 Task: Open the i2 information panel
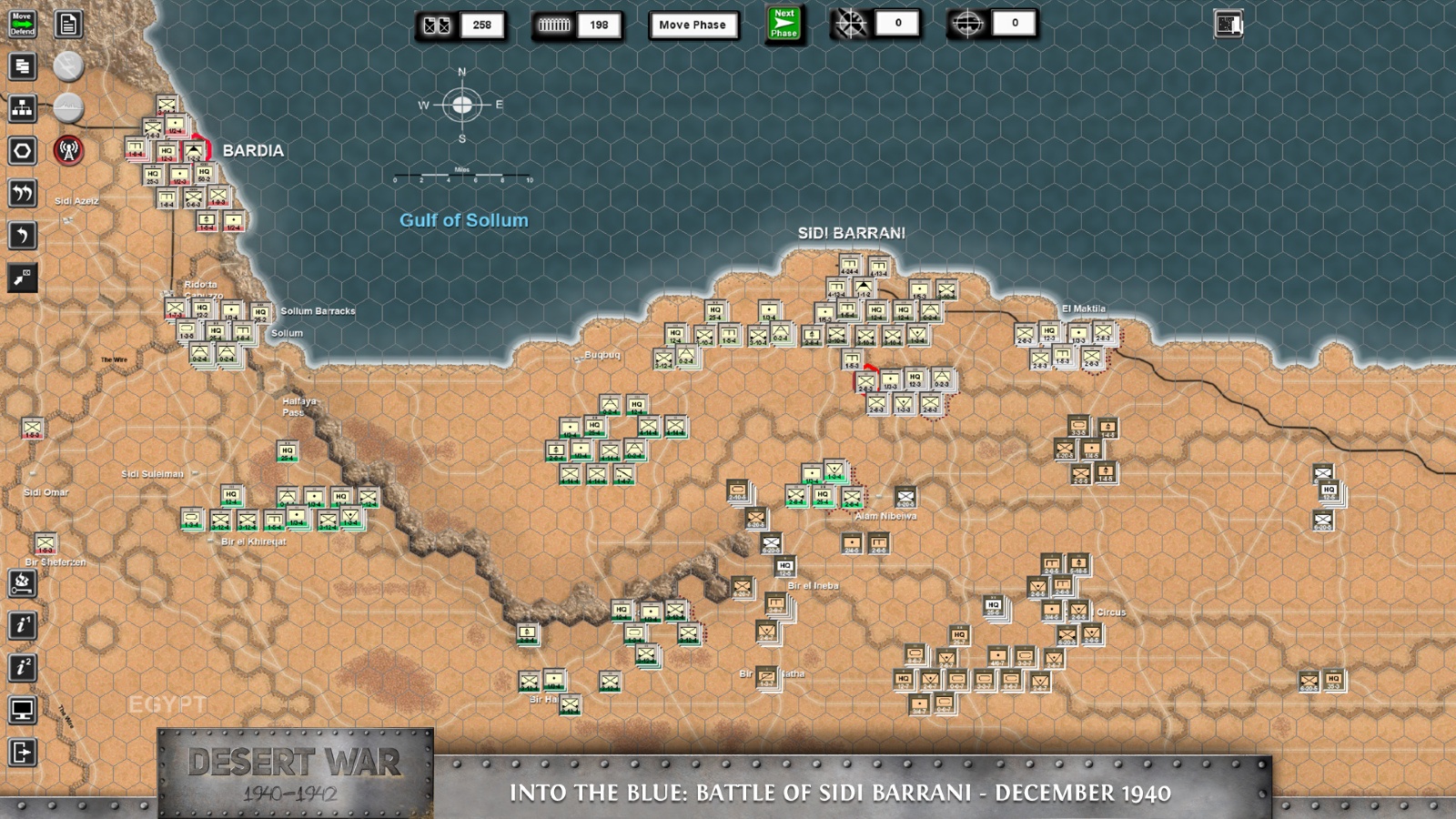tap(23, 667)
